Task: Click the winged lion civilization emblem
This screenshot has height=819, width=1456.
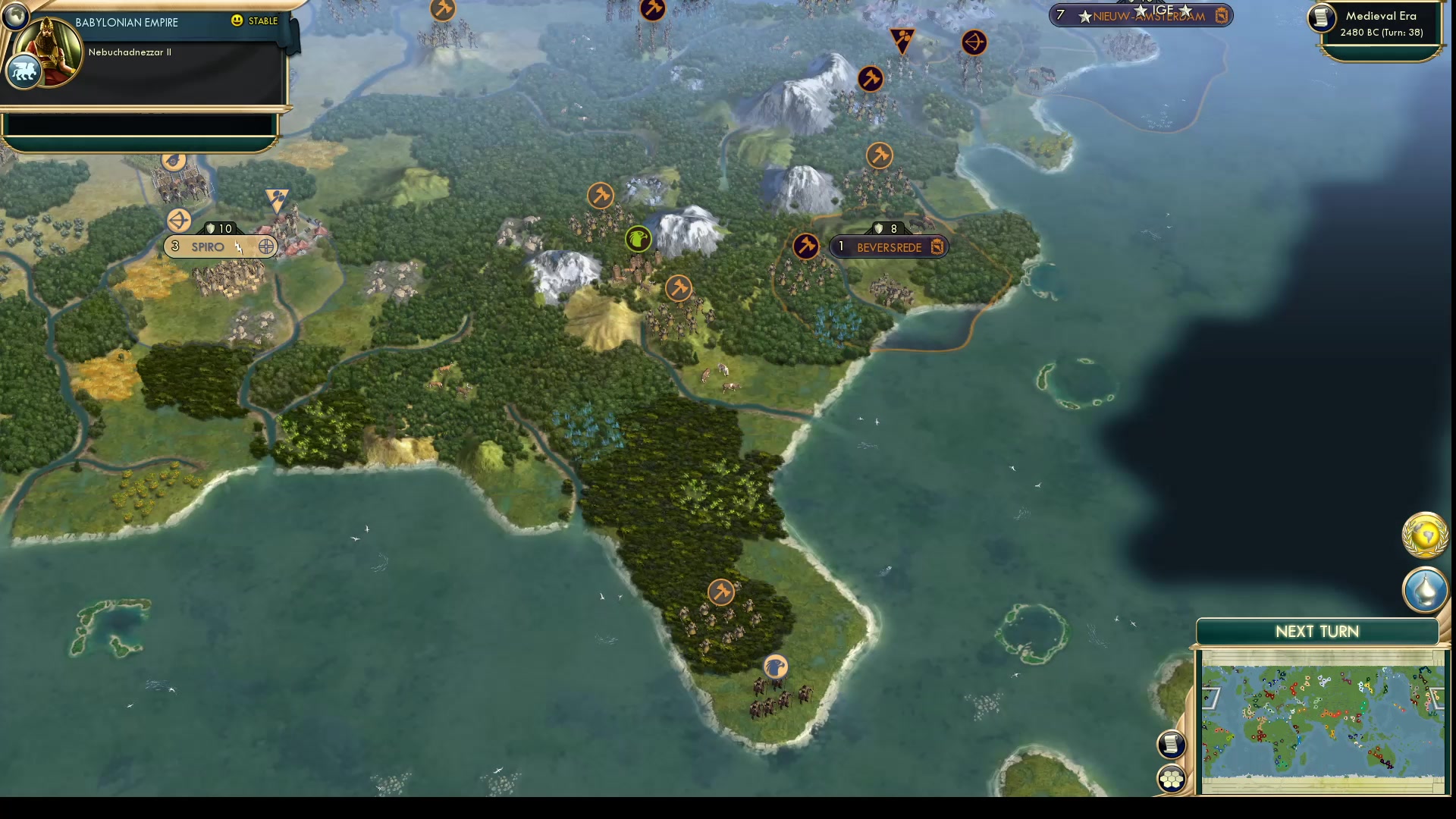Action: click(24, 73)
